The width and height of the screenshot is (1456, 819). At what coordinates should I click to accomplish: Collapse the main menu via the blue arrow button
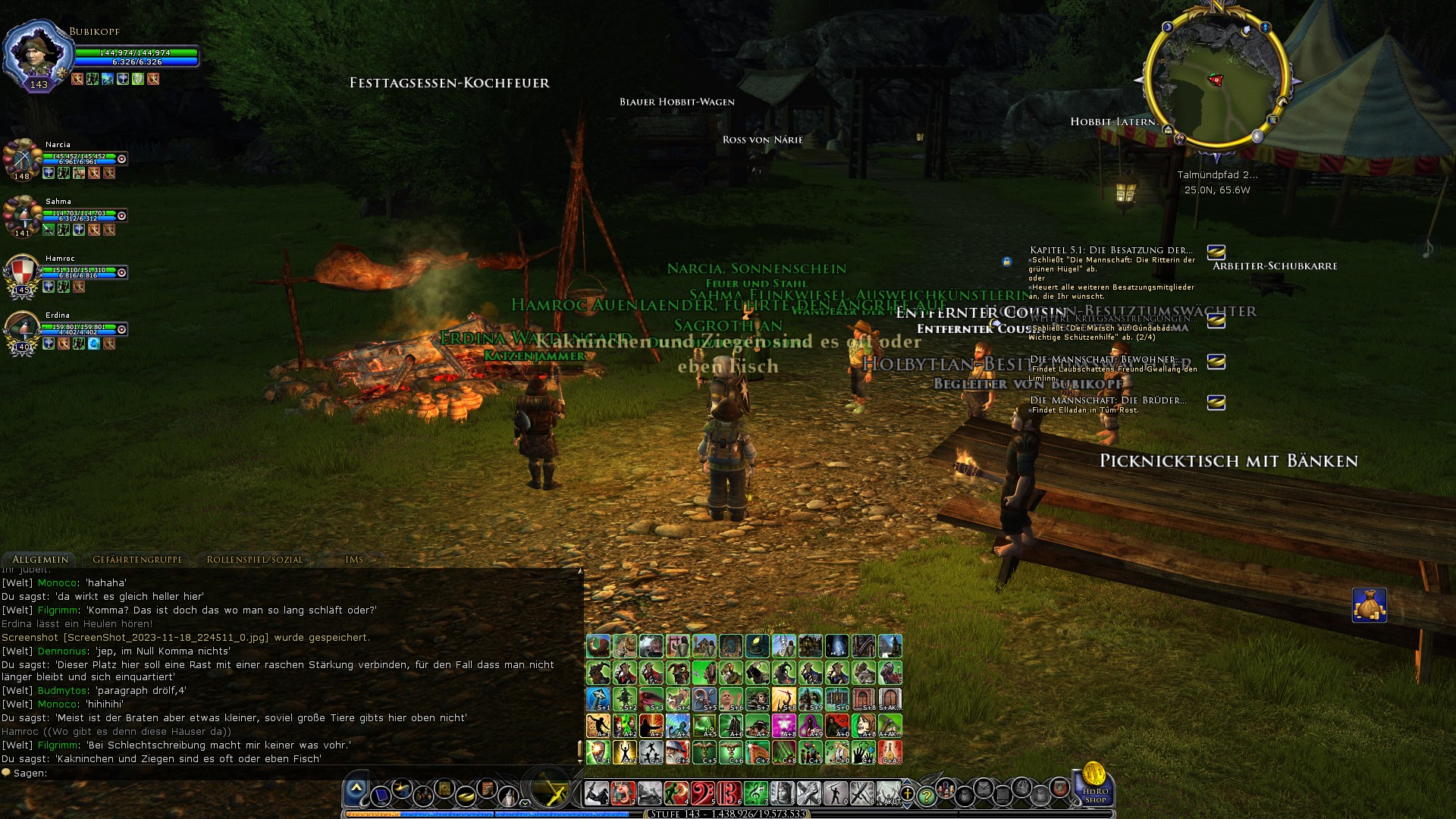pos(356,789)
